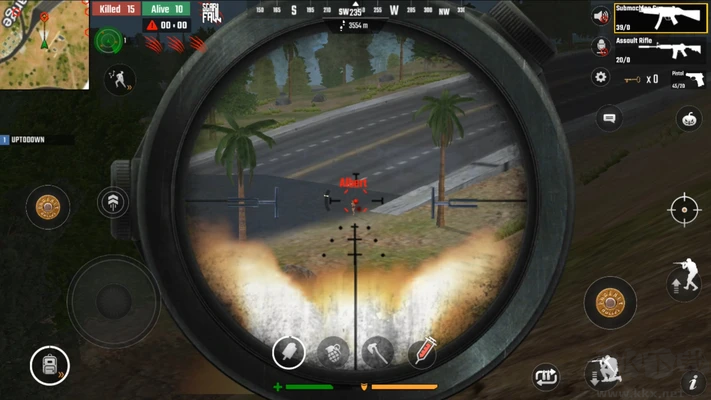
Task: Switch to the Assault Rifle slot
Action: [659, 50]
